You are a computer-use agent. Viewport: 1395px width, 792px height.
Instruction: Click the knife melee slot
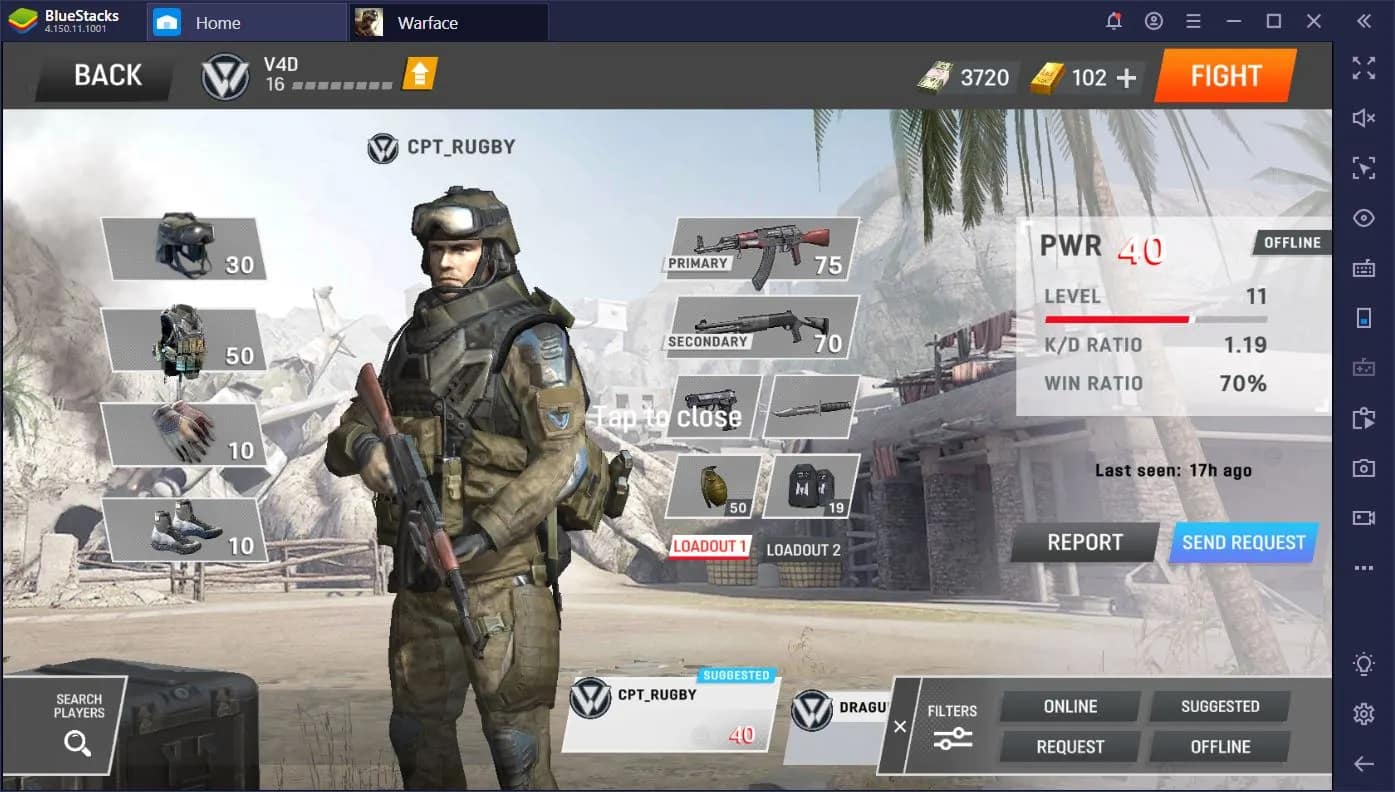812,408
